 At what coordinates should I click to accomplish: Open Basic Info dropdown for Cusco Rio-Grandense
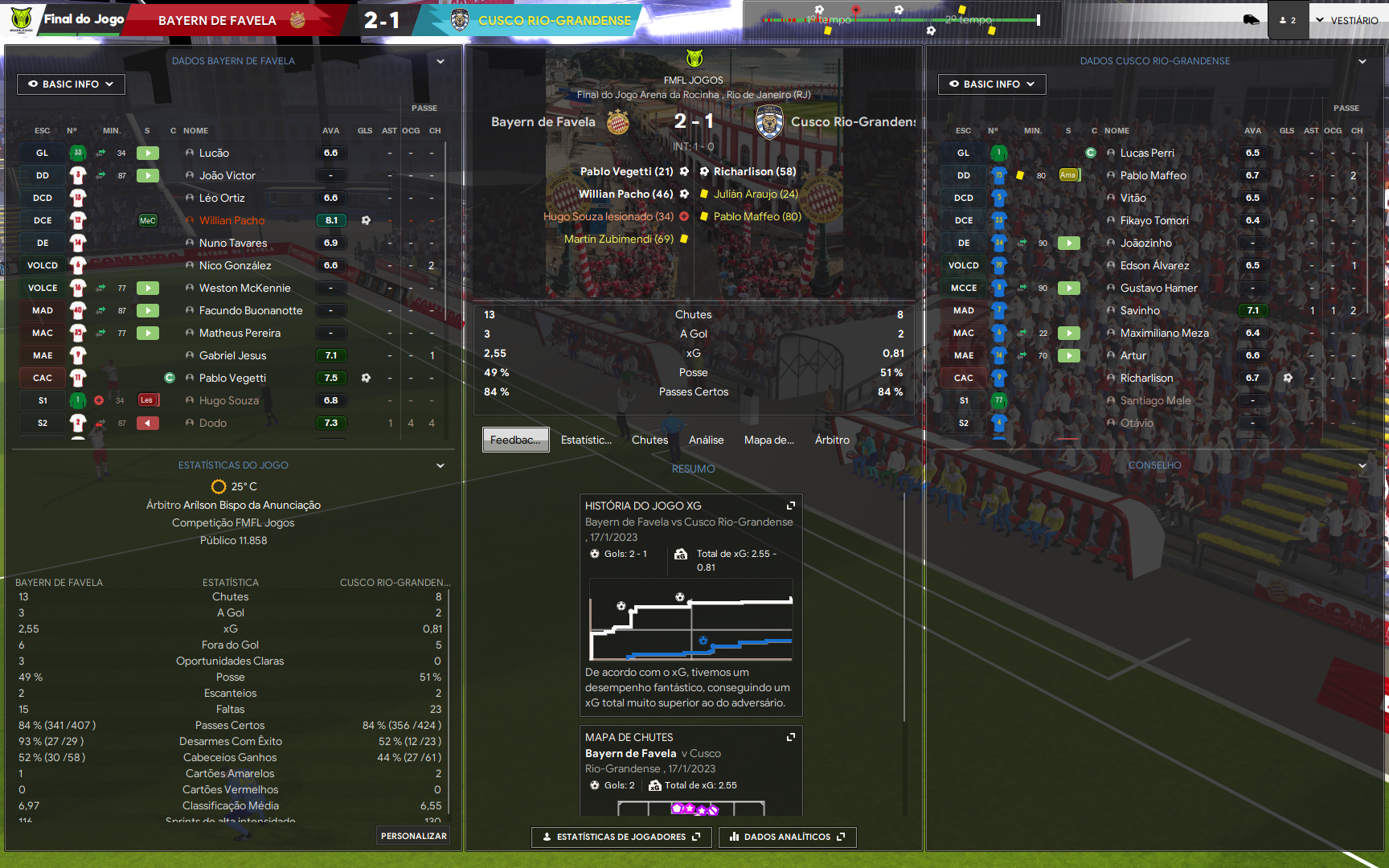(992, 84)
